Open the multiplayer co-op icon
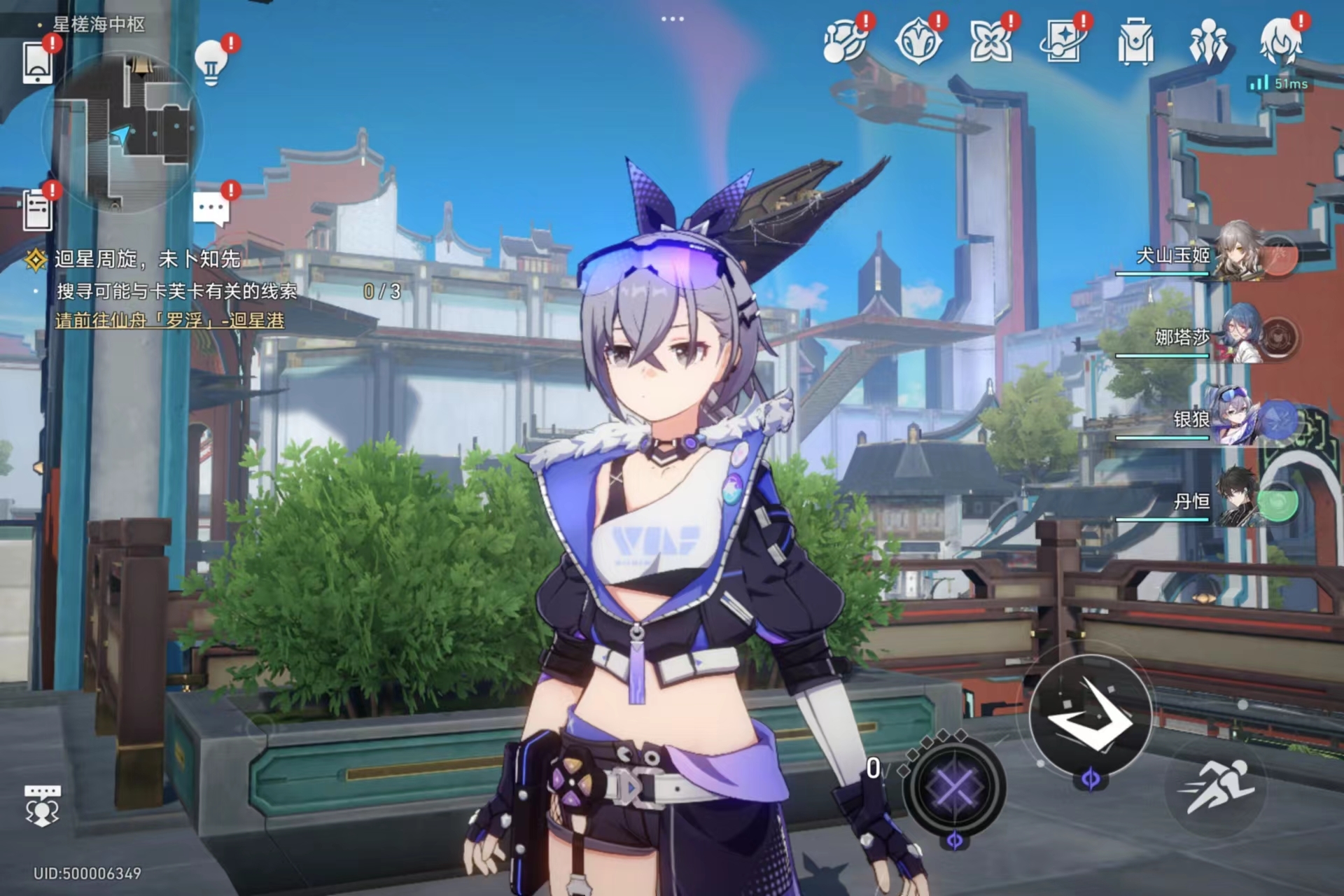The width and height of the screenshot is (1344, 896). click(42, 805)
